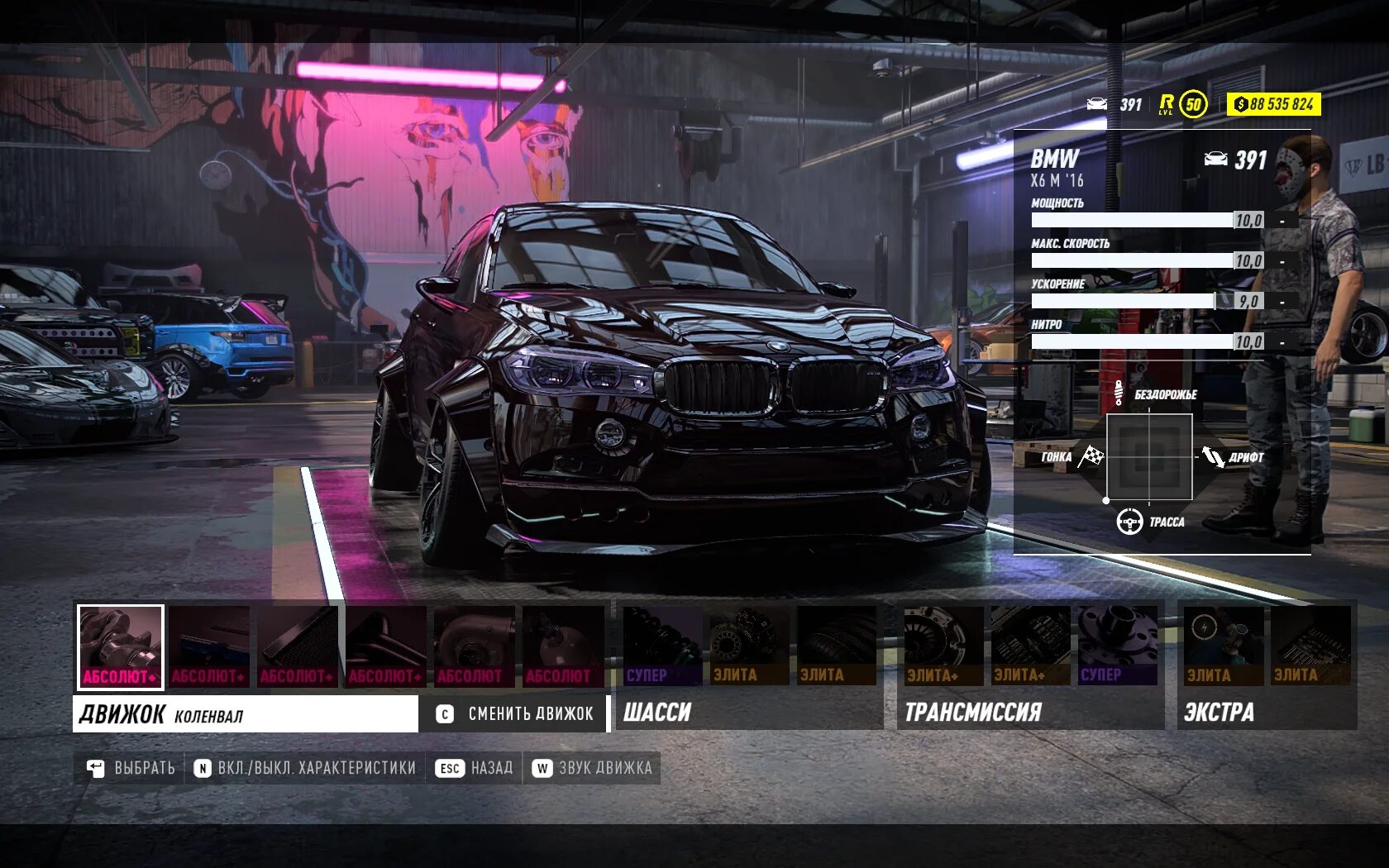Select the turbocharger part slot

tap(475, 646)
